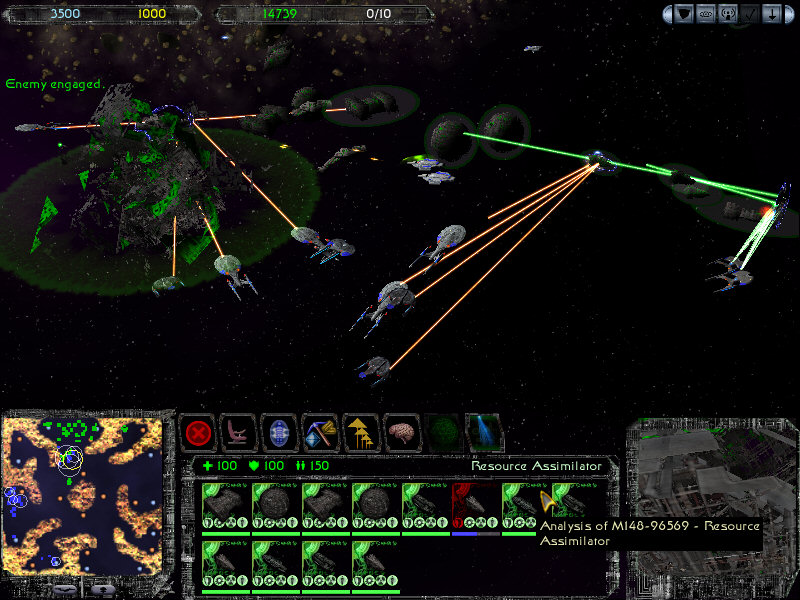Click the red cancel order button
Viewport: 800px width, 600px height.
pyautogui.click(x=198, y=434)
